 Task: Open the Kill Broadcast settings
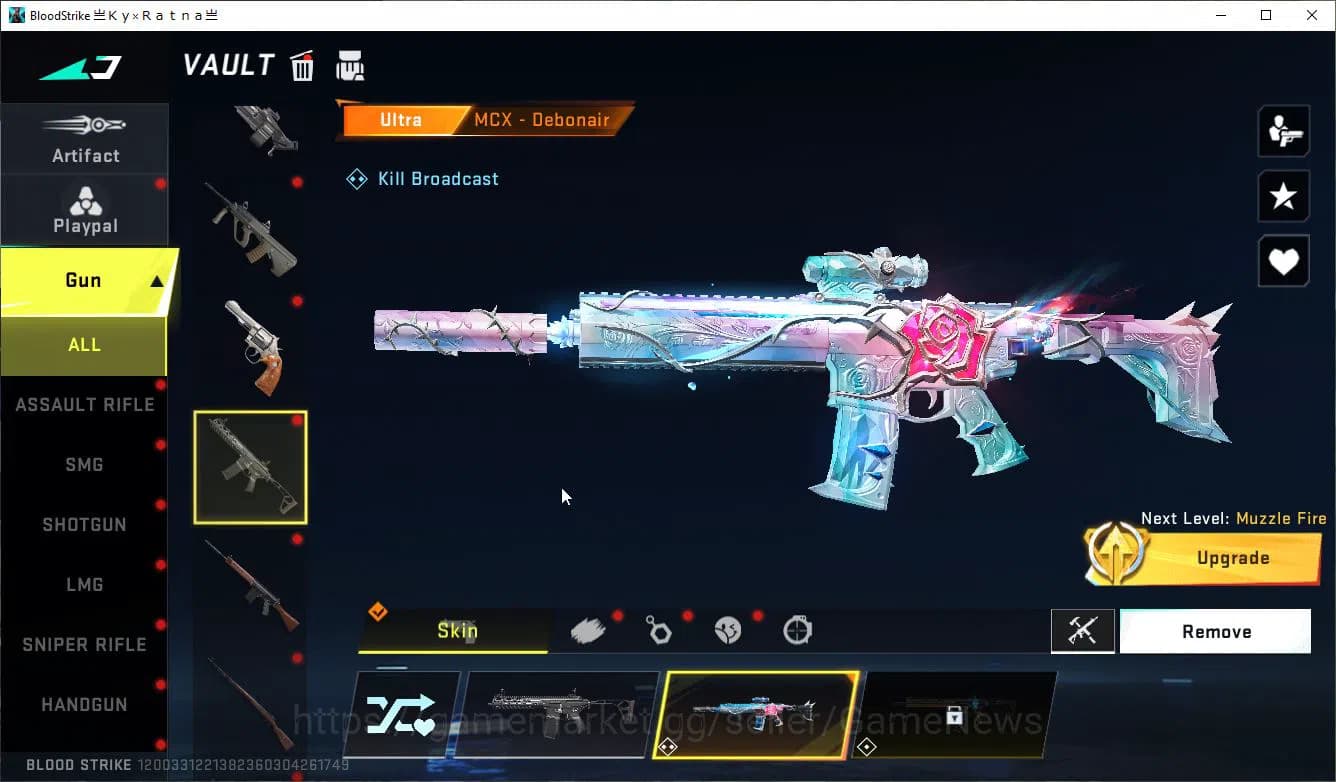coord(422,178)
